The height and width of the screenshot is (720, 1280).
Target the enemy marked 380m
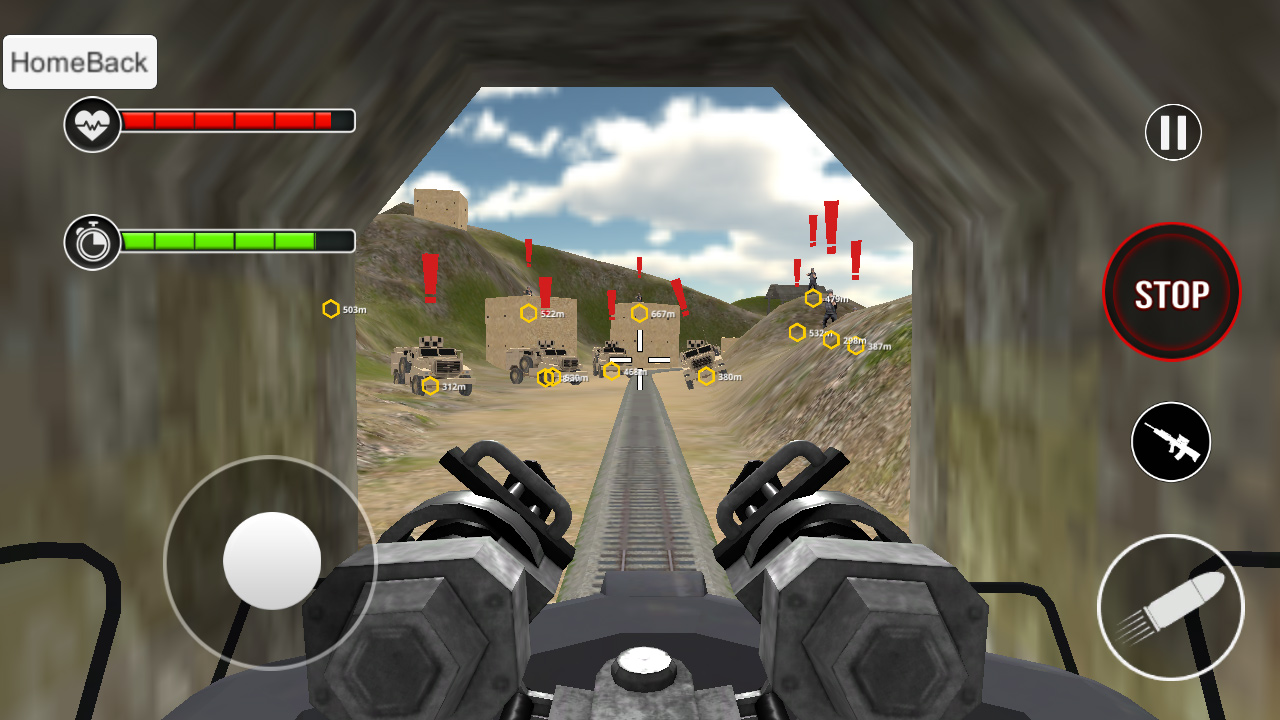(705, 377)
